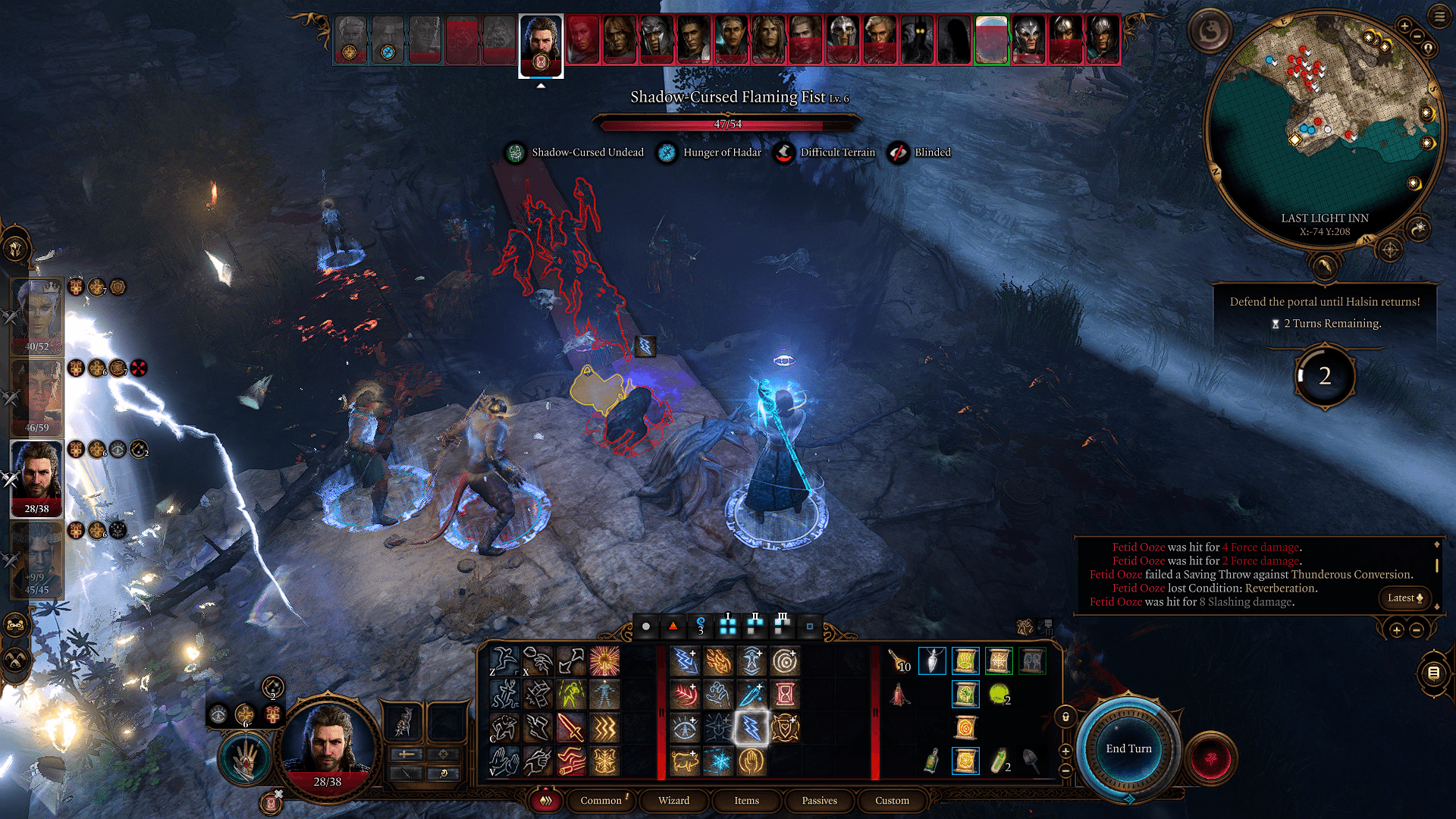The image size is (1456, 819).
Task: Open the Last Light Inn minimap
Action: 1323,129
